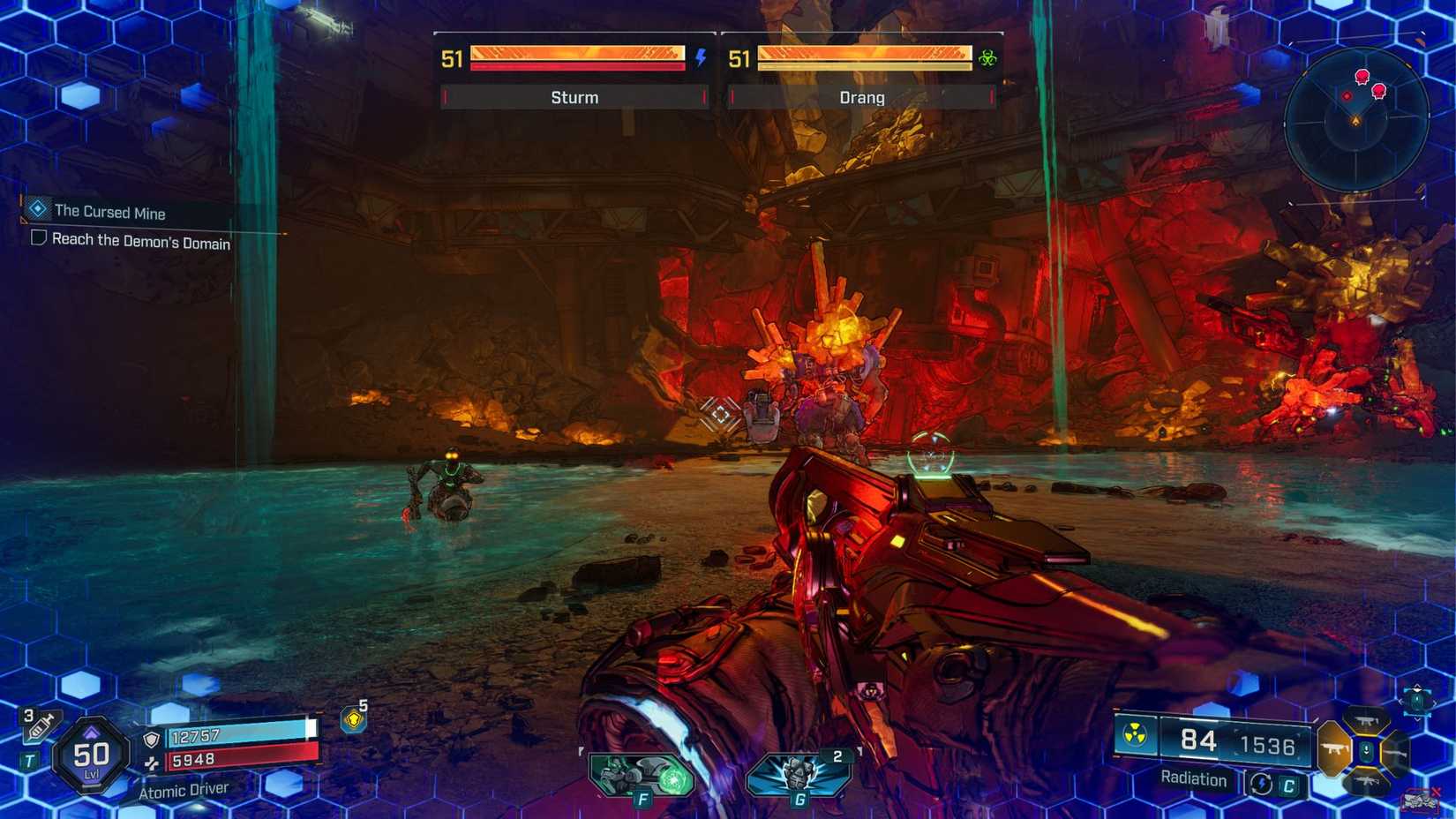Click the radiation symbol beside the ammo counter
1456x819 pixels.
pyautogui.click(x=1134, y=734)
